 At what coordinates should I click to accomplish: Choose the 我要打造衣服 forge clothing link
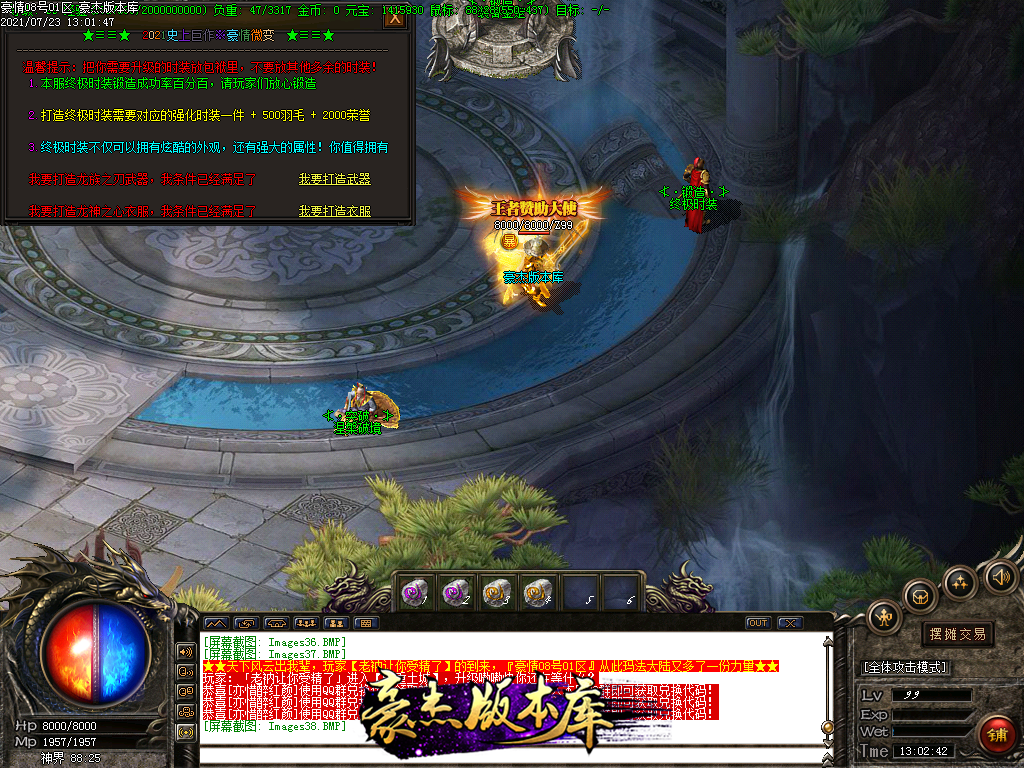(334, 211)
